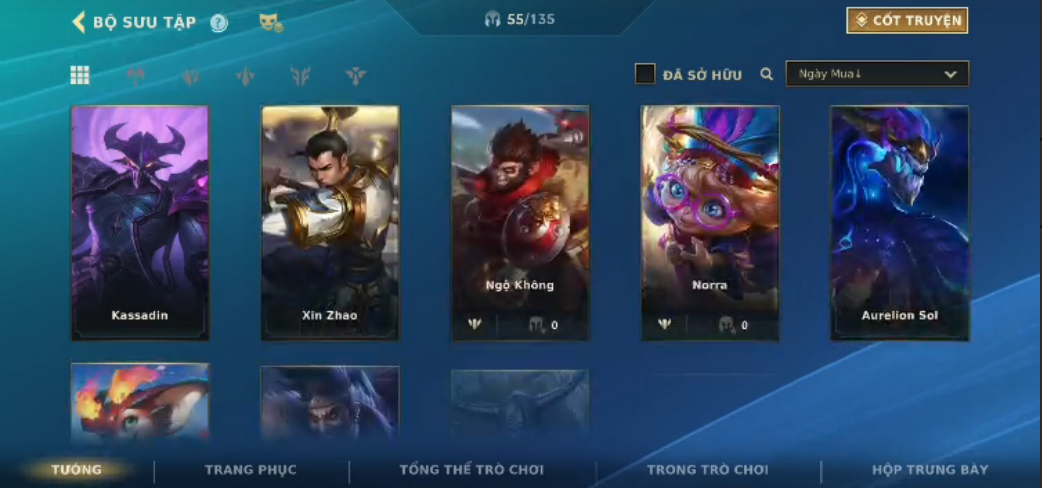The width and height of the screenshot is (1042, 488).
Task: Select the grid all-champions filter
Action: [x=80, y=75]
